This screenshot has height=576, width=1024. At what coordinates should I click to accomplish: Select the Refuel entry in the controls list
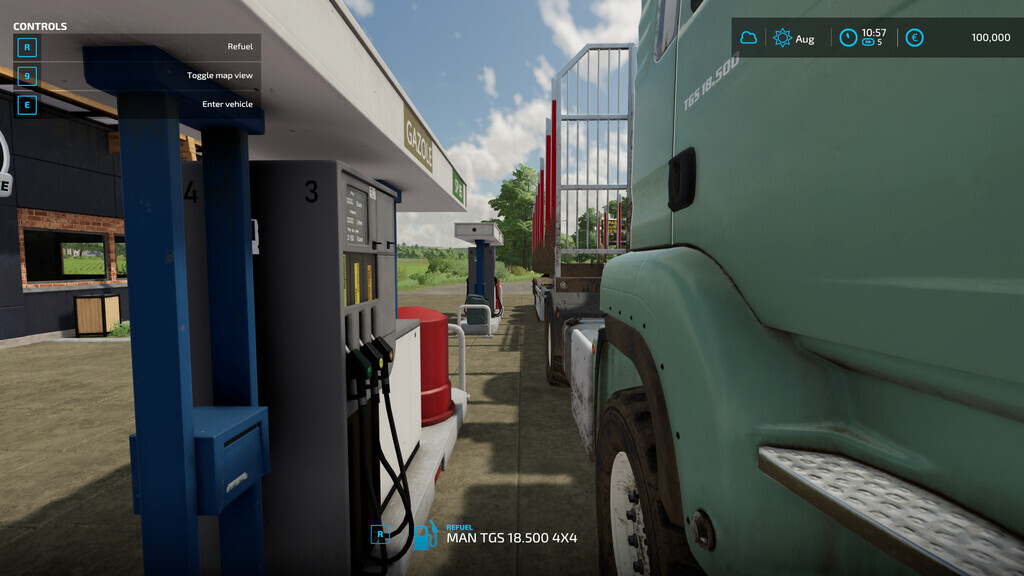click(135, 47)
